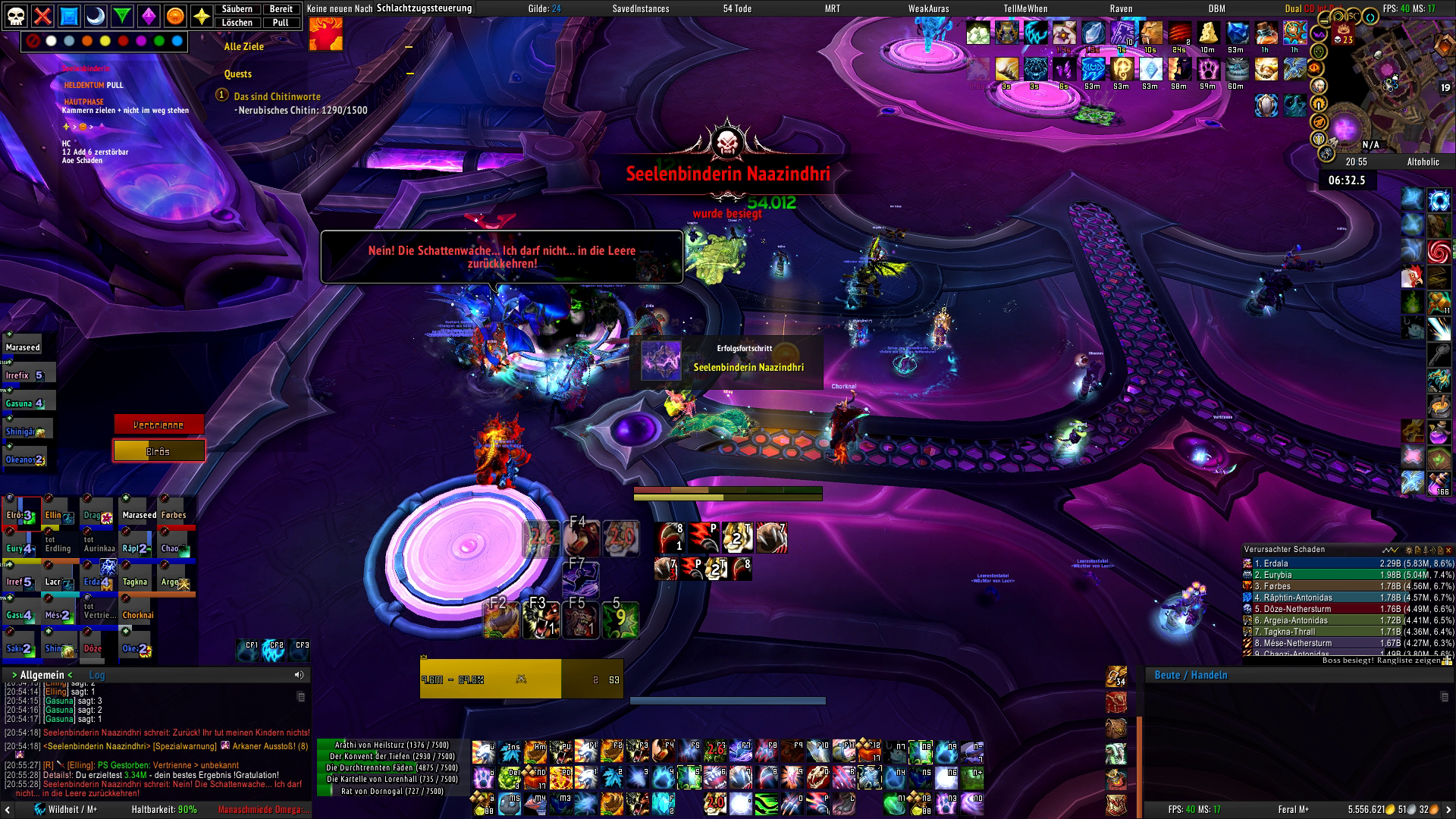Click the Erfolgsfortschritt Seelenbinderin Naazindhri popup
Image resolution: width=1456 pixels, height=819 pixels.
(726, 361)
